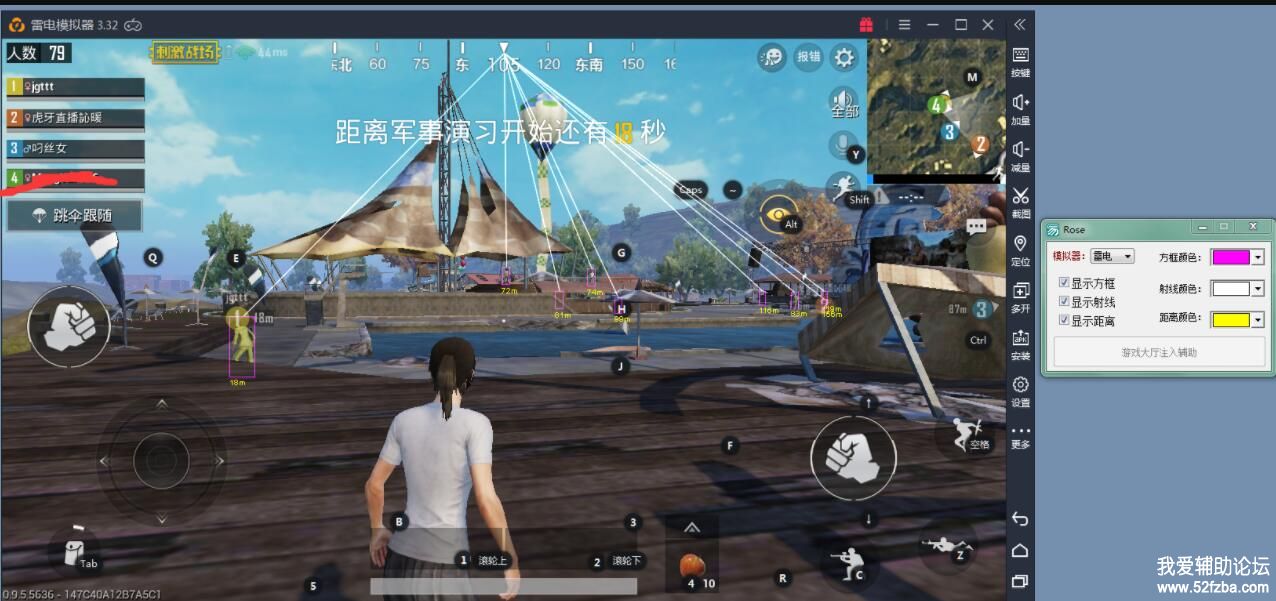Select the apple item slot

coord(691,565)
